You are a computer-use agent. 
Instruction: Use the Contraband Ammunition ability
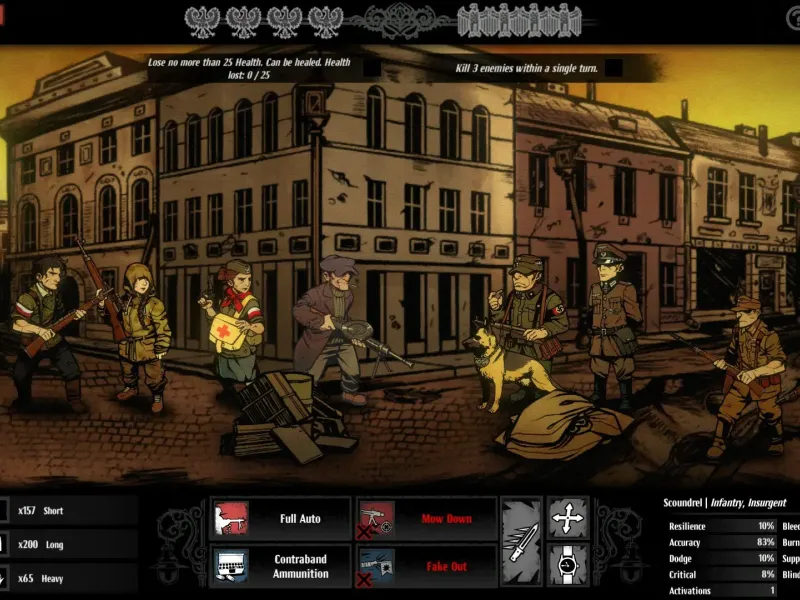[281, 566]
